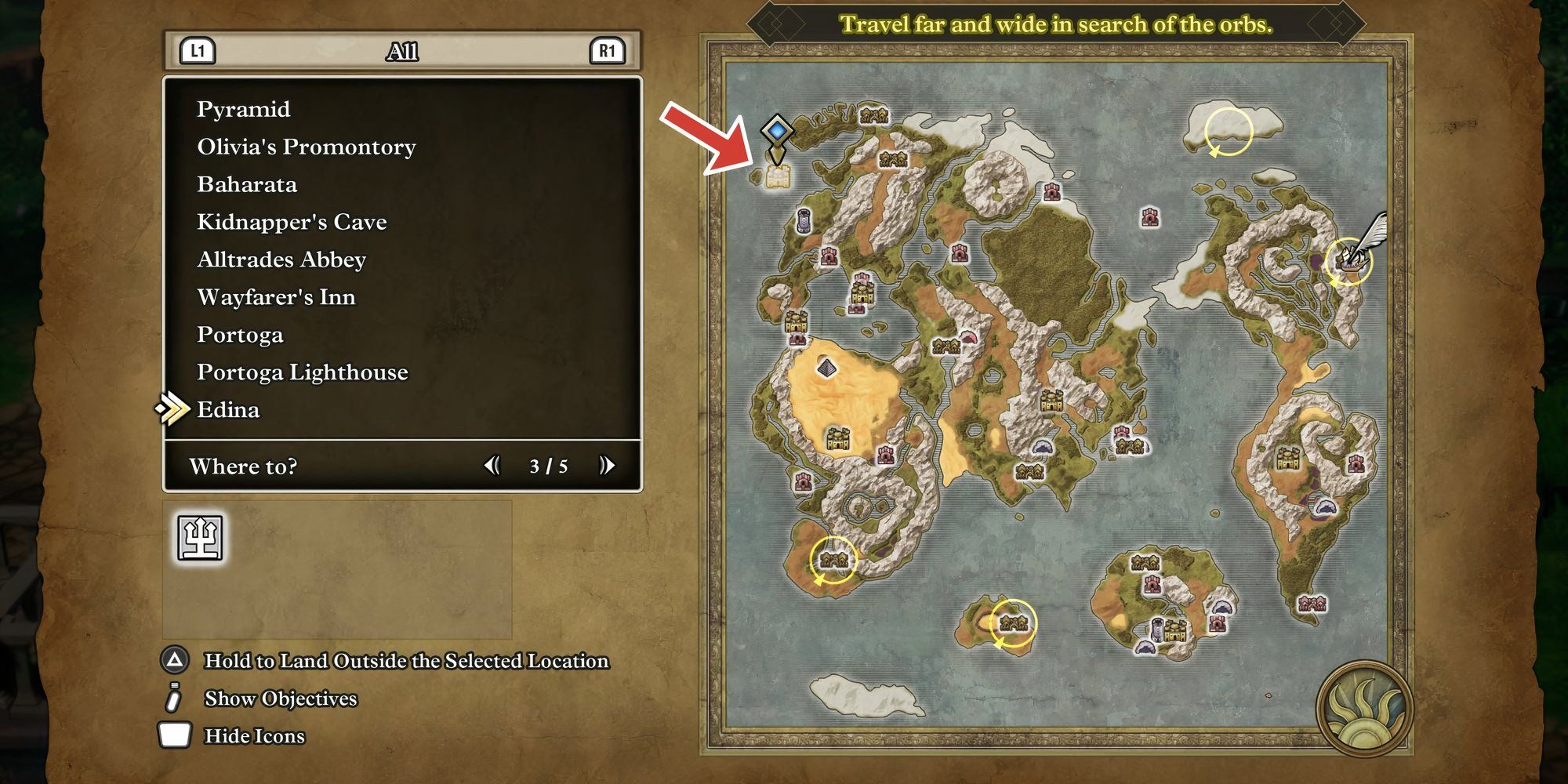Viewport: 1568px width, 784px height.
Task: Select Baharata in the travel list
Action: point(247,184)
